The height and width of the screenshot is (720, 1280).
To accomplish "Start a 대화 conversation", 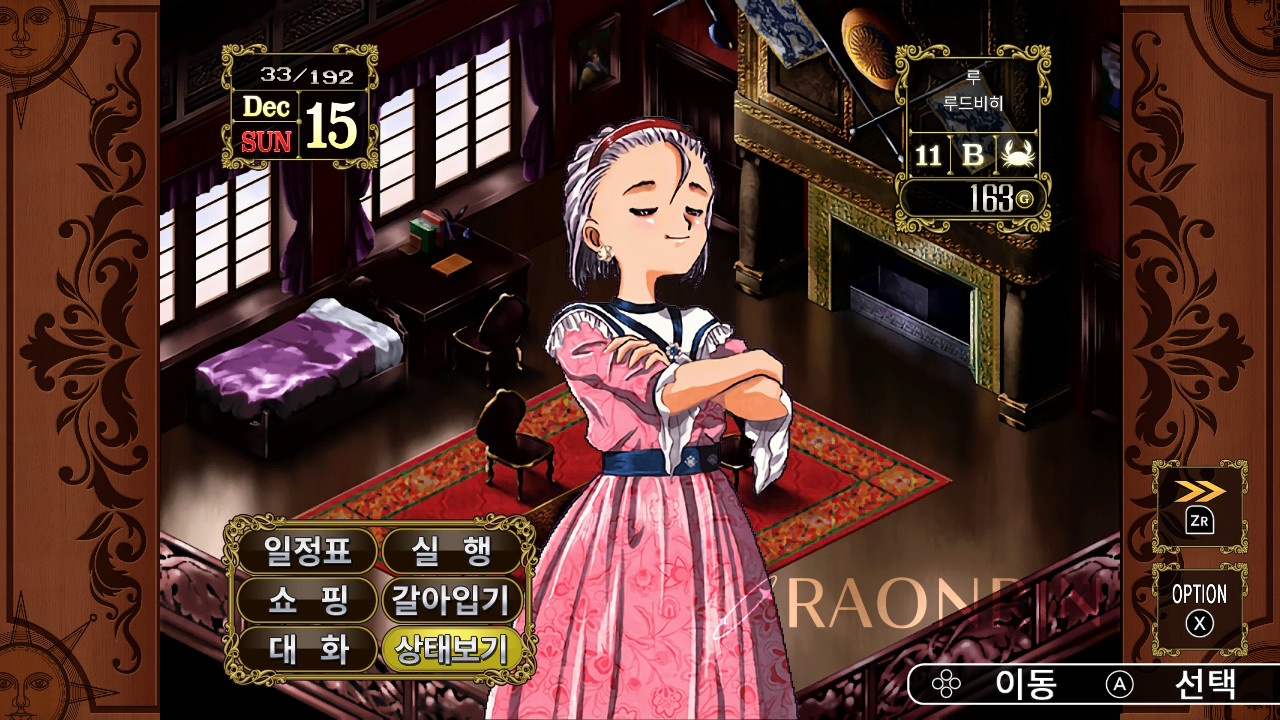I will (306, 650).
